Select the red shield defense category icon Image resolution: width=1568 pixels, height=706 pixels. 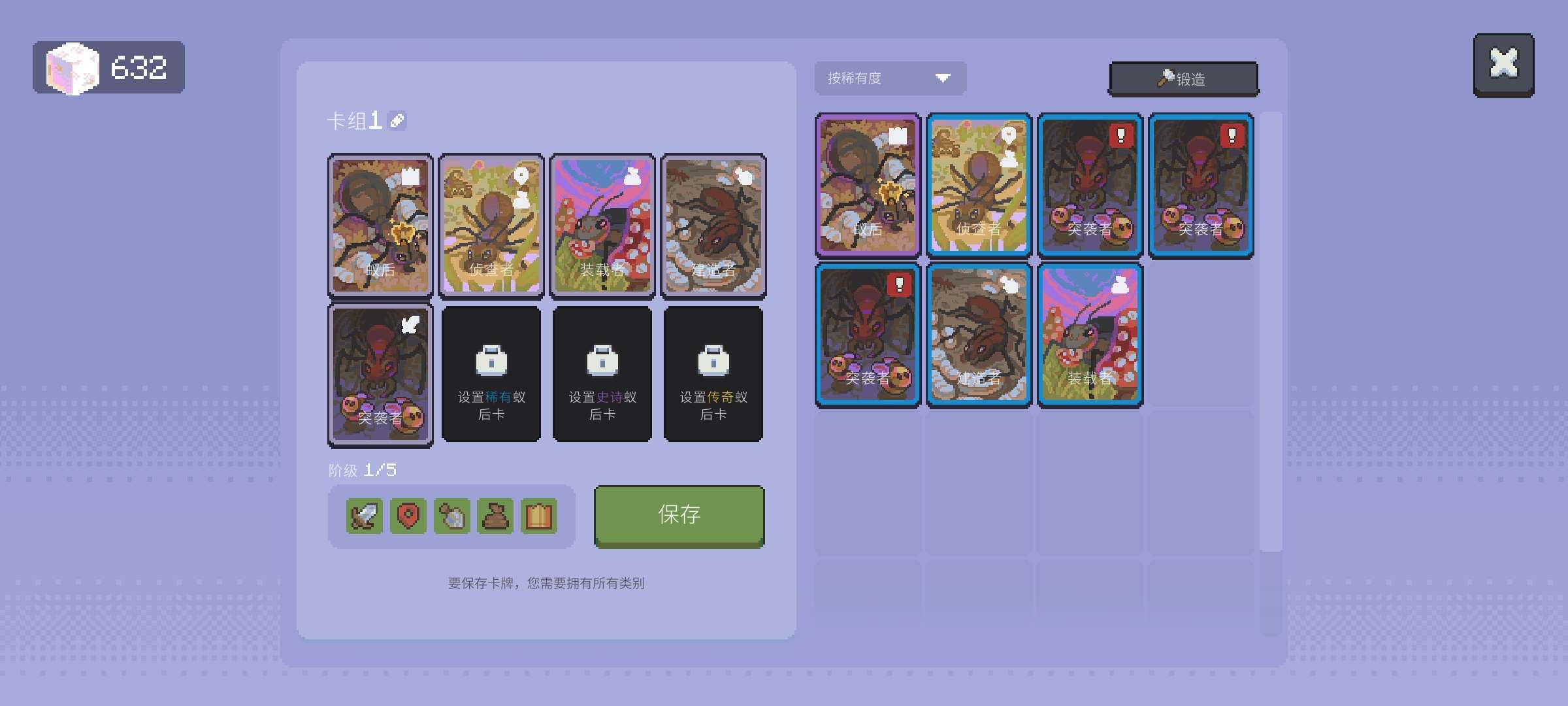[407, 516]
